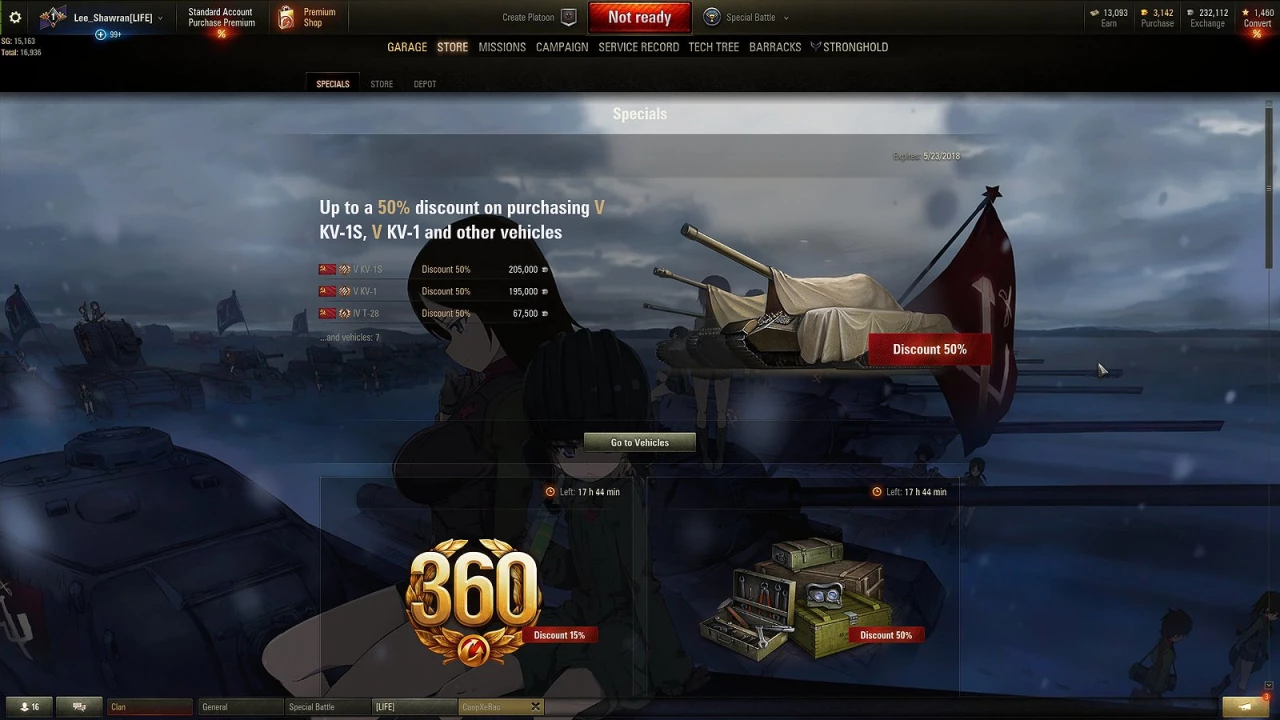Viewport: 1280px width, 720px height.
Task: Close the CuopXeRac chat channel tab
Action: 535,706
